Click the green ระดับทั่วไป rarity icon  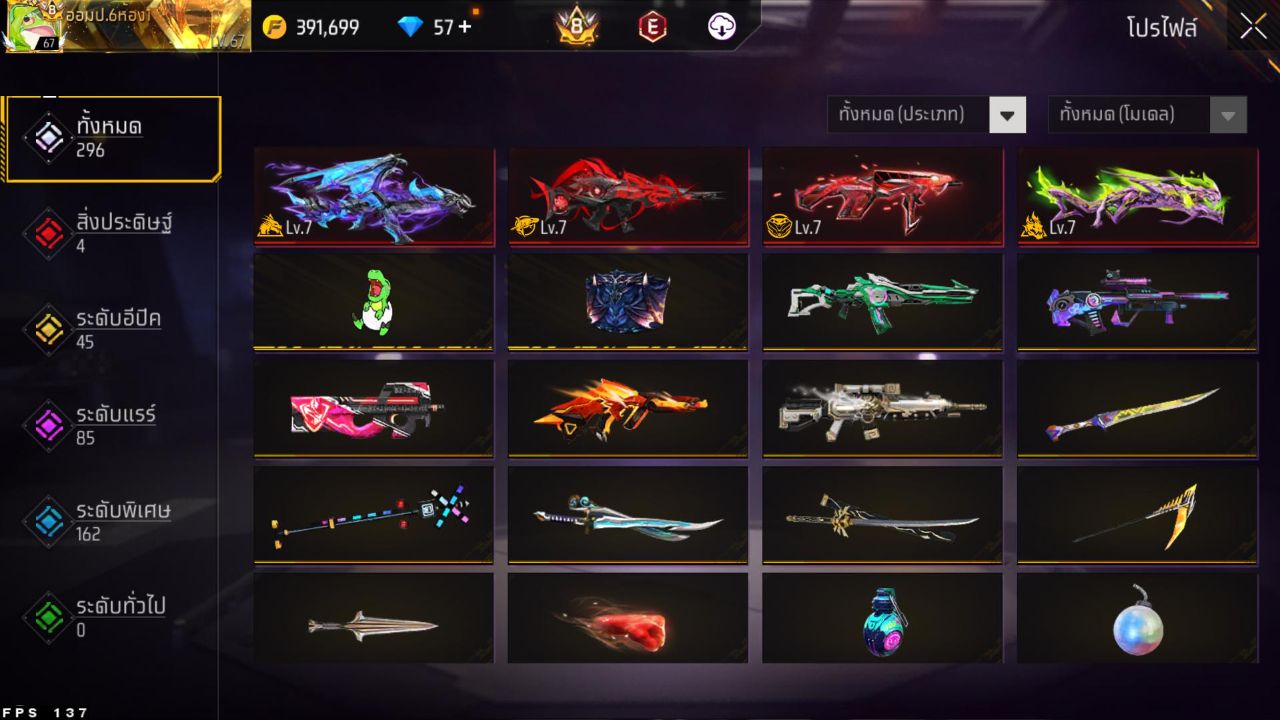(x=47, y=618)
